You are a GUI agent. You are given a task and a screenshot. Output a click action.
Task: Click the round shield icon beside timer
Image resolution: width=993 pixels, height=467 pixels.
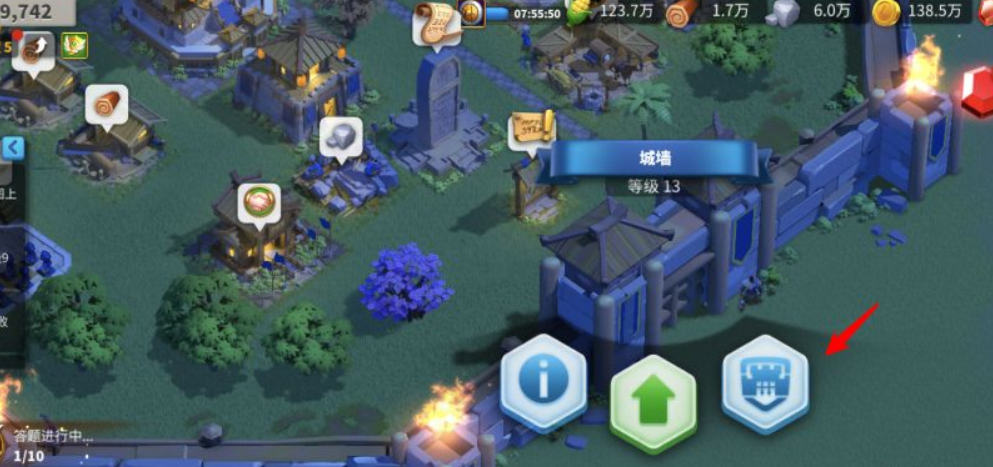[x=473, y=12]
